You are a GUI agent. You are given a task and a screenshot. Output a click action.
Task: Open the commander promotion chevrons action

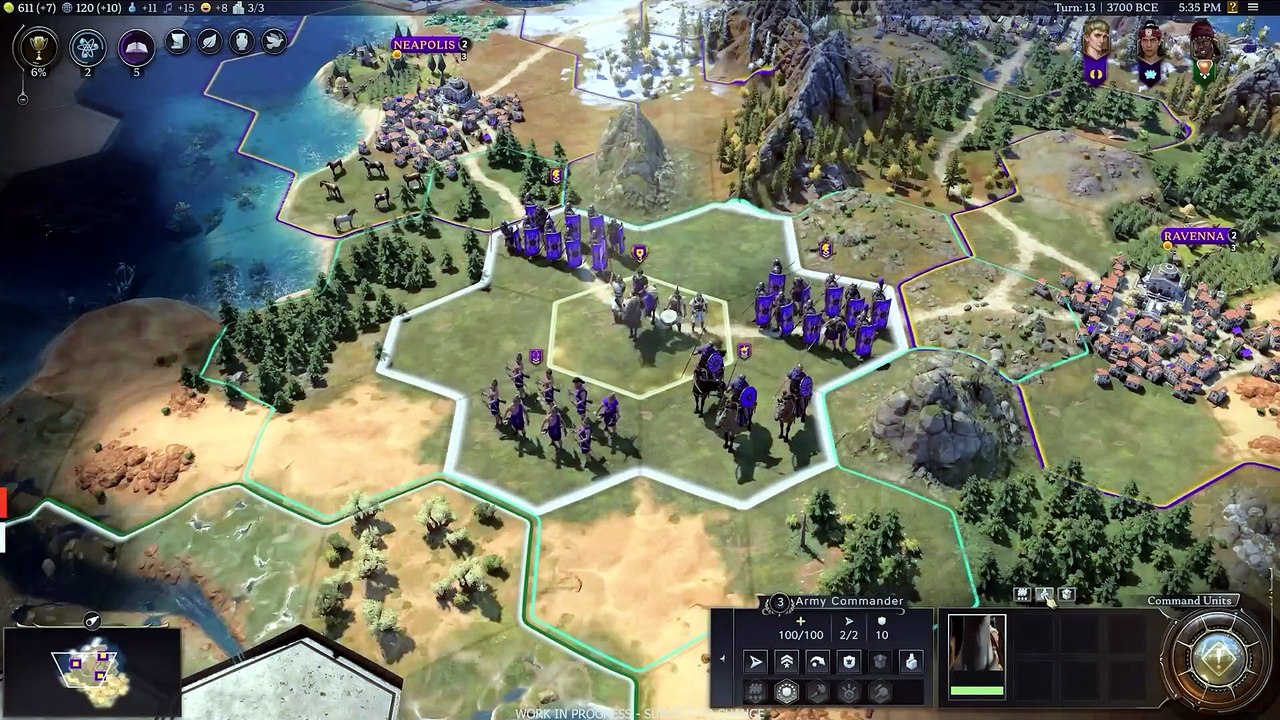pyautogui.click(x=787, y=662)
